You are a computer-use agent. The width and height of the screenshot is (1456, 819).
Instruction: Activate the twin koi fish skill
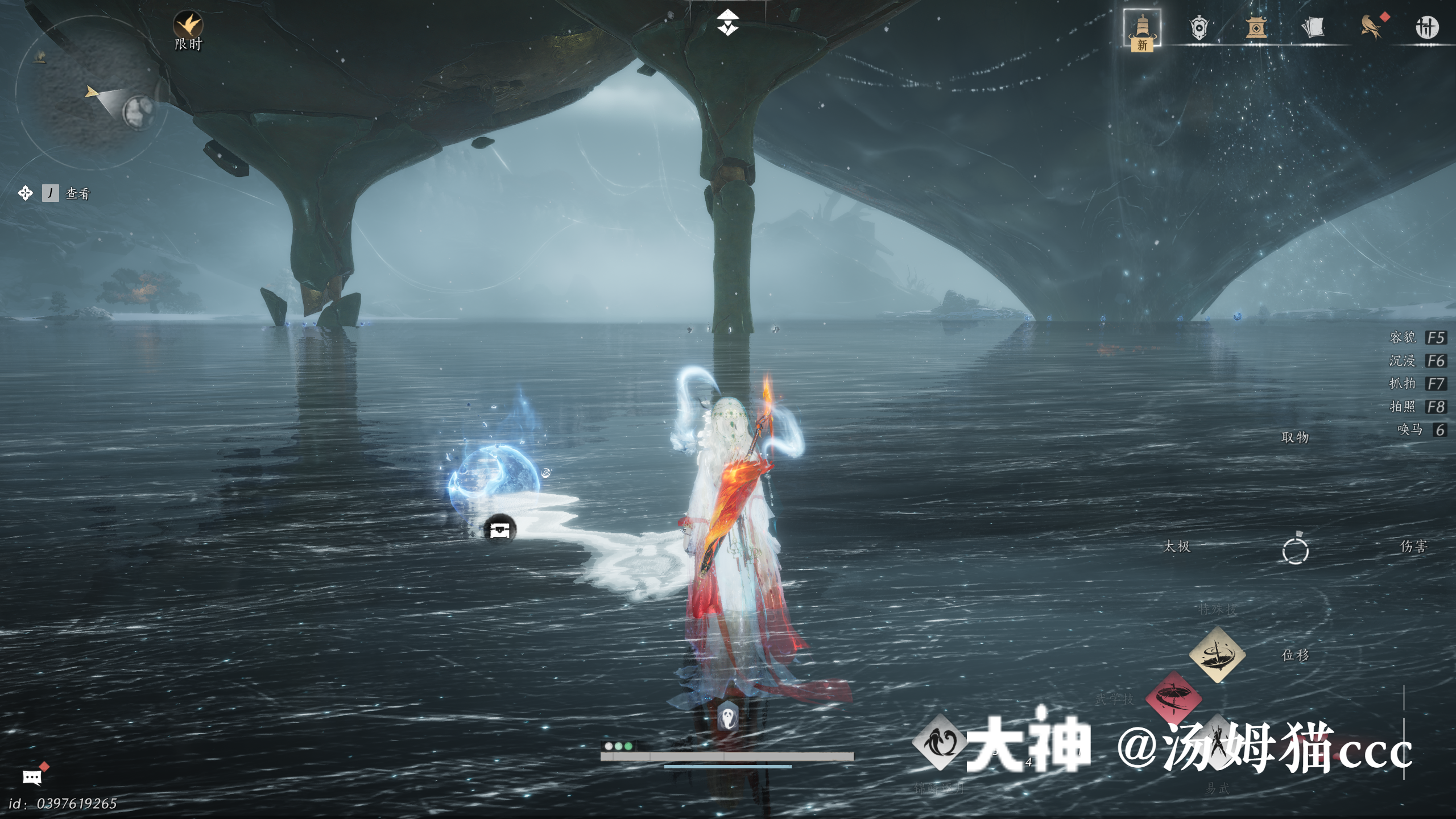tap(939, 743)
